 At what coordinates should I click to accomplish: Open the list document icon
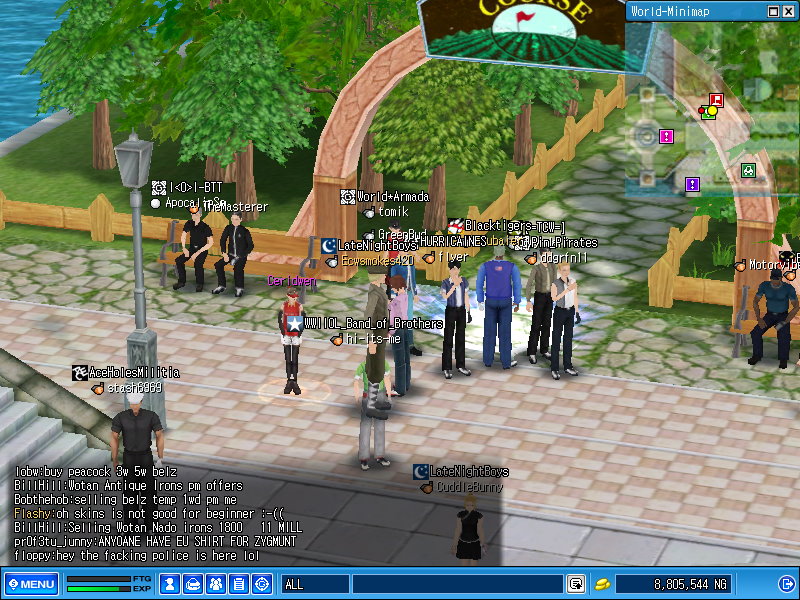239,584
